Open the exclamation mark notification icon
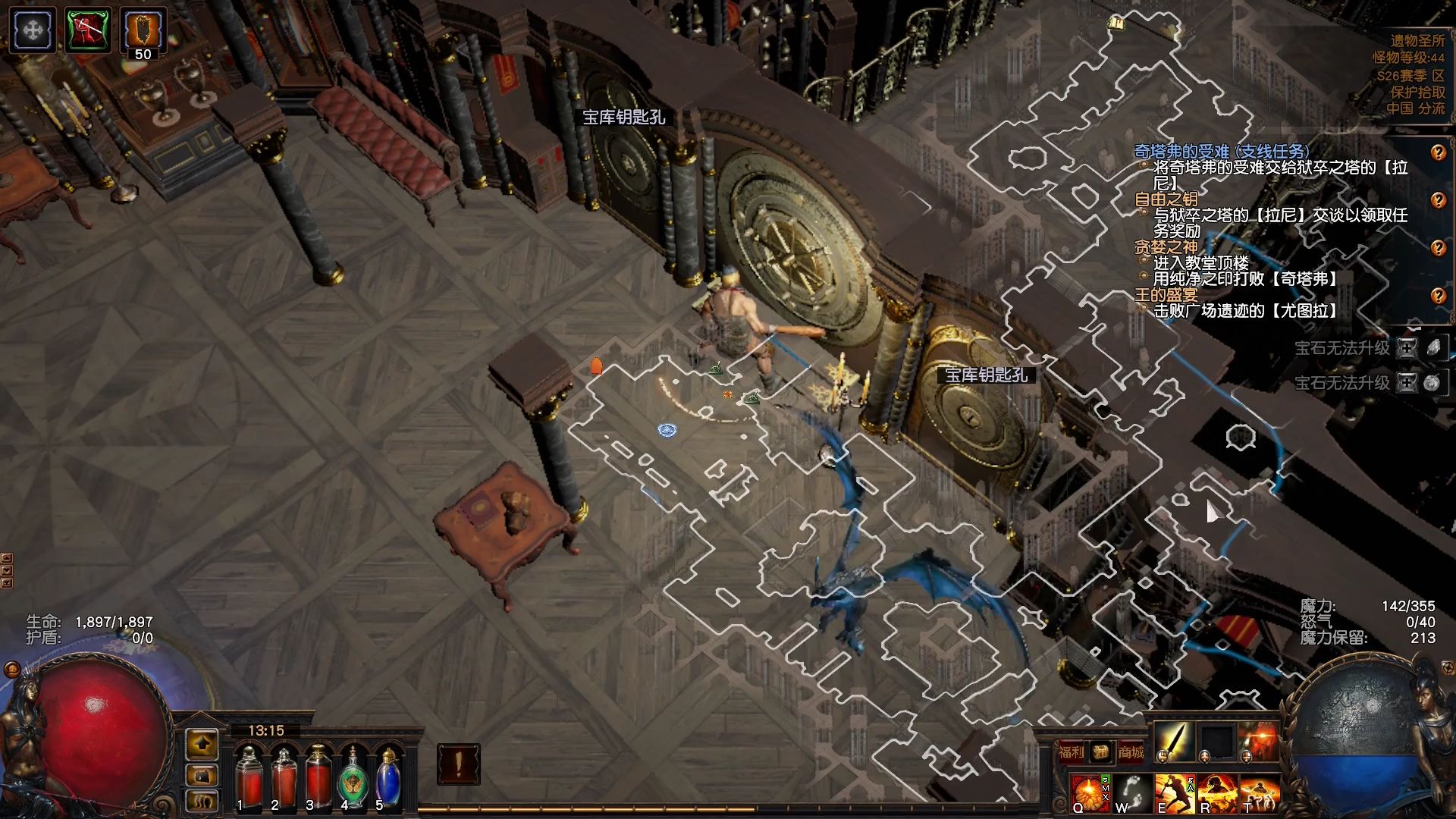This screenshot has width=1456, height=819. [458, 764]
